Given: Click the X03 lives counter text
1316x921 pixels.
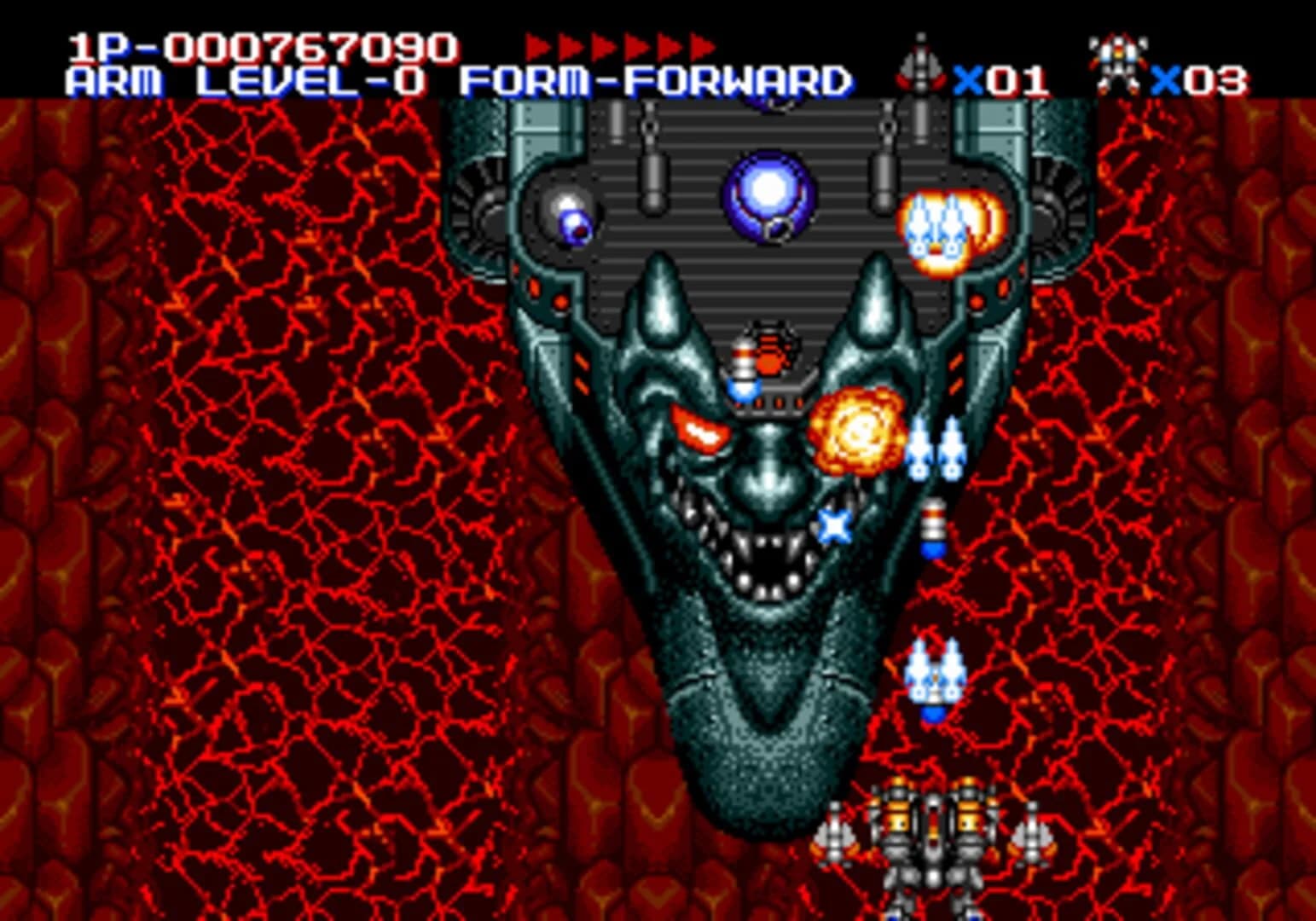Looking at the screenshot, I should tap(1198, 79).
